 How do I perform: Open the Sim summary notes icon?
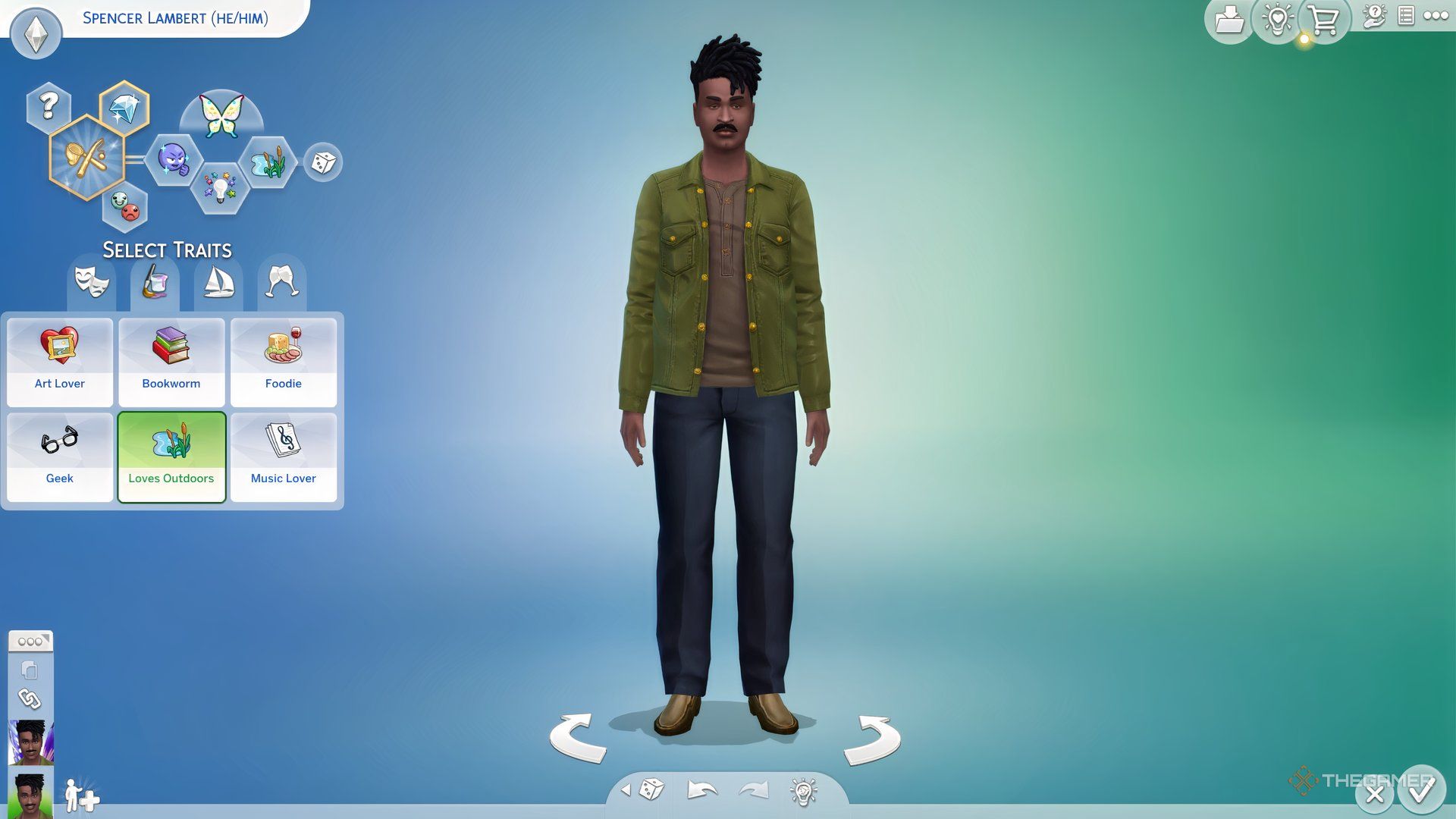click(x=1408, y=14)
